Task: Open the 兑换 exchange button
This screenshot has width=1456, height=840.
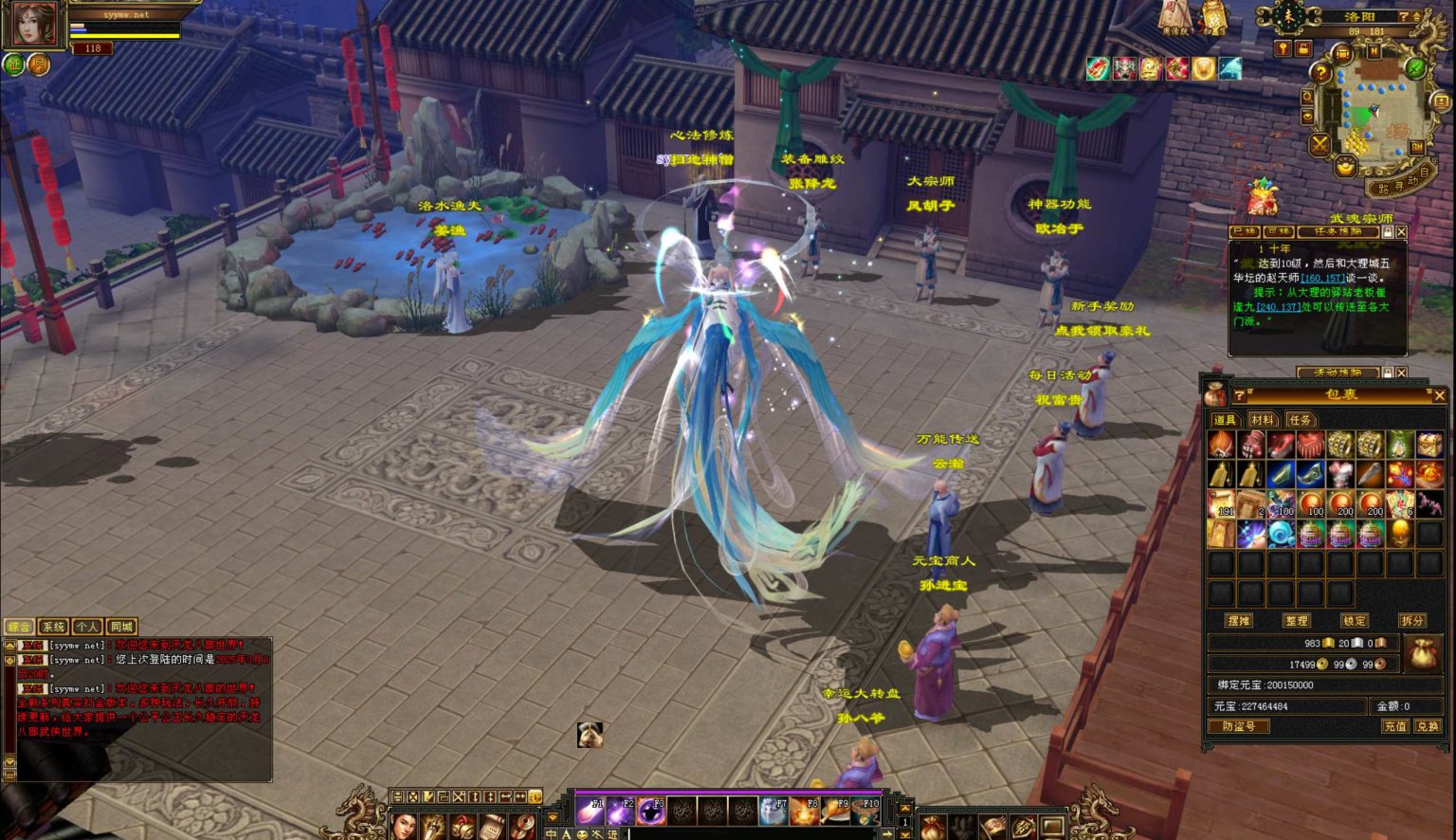Action: 1427,726
